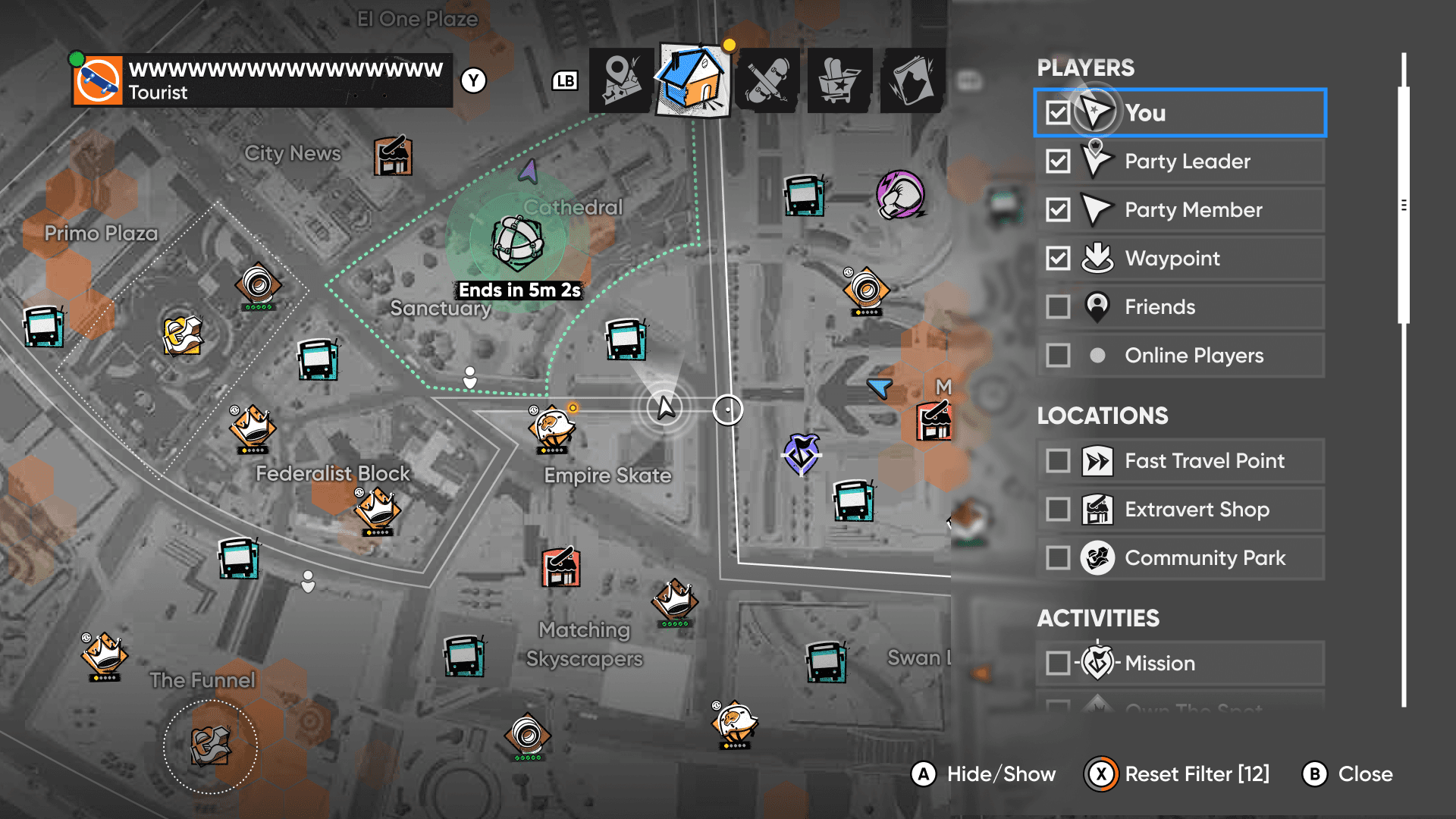Open the Tourist player profile card

[262, 80]
